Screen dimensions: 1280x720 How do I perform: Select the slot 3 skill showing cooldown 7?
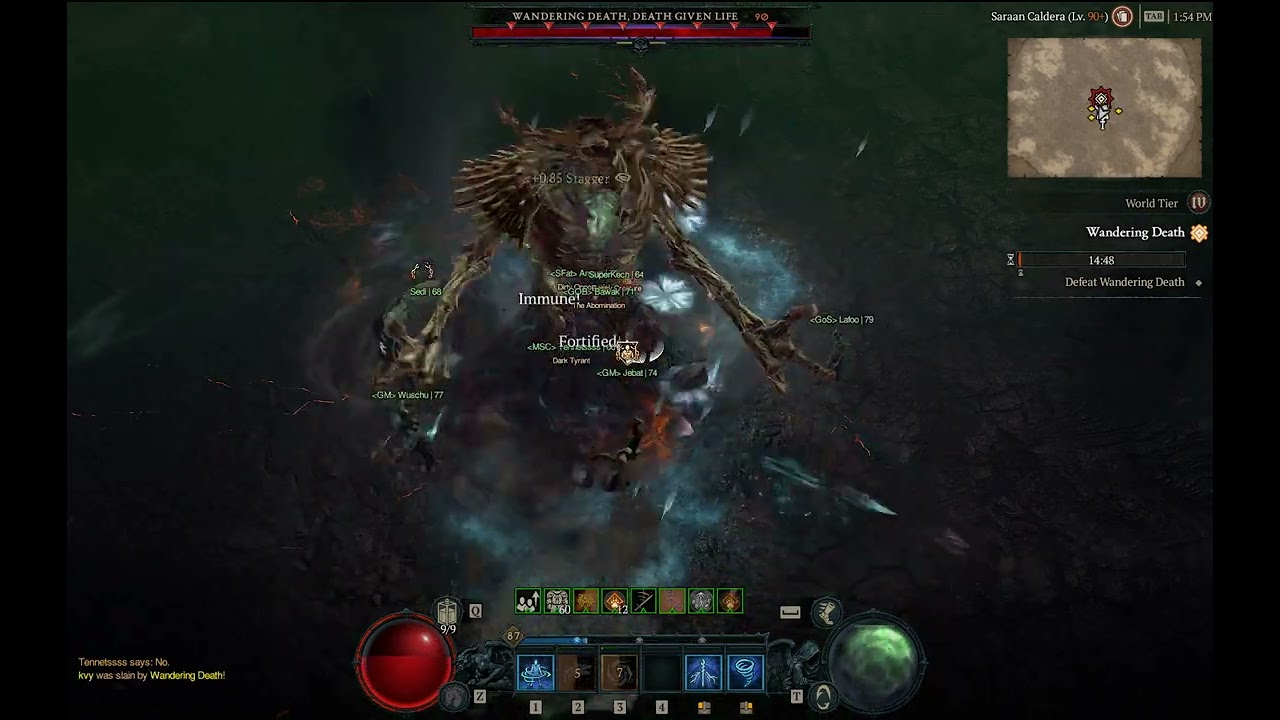pyautogui.click(x=619, y=673)
